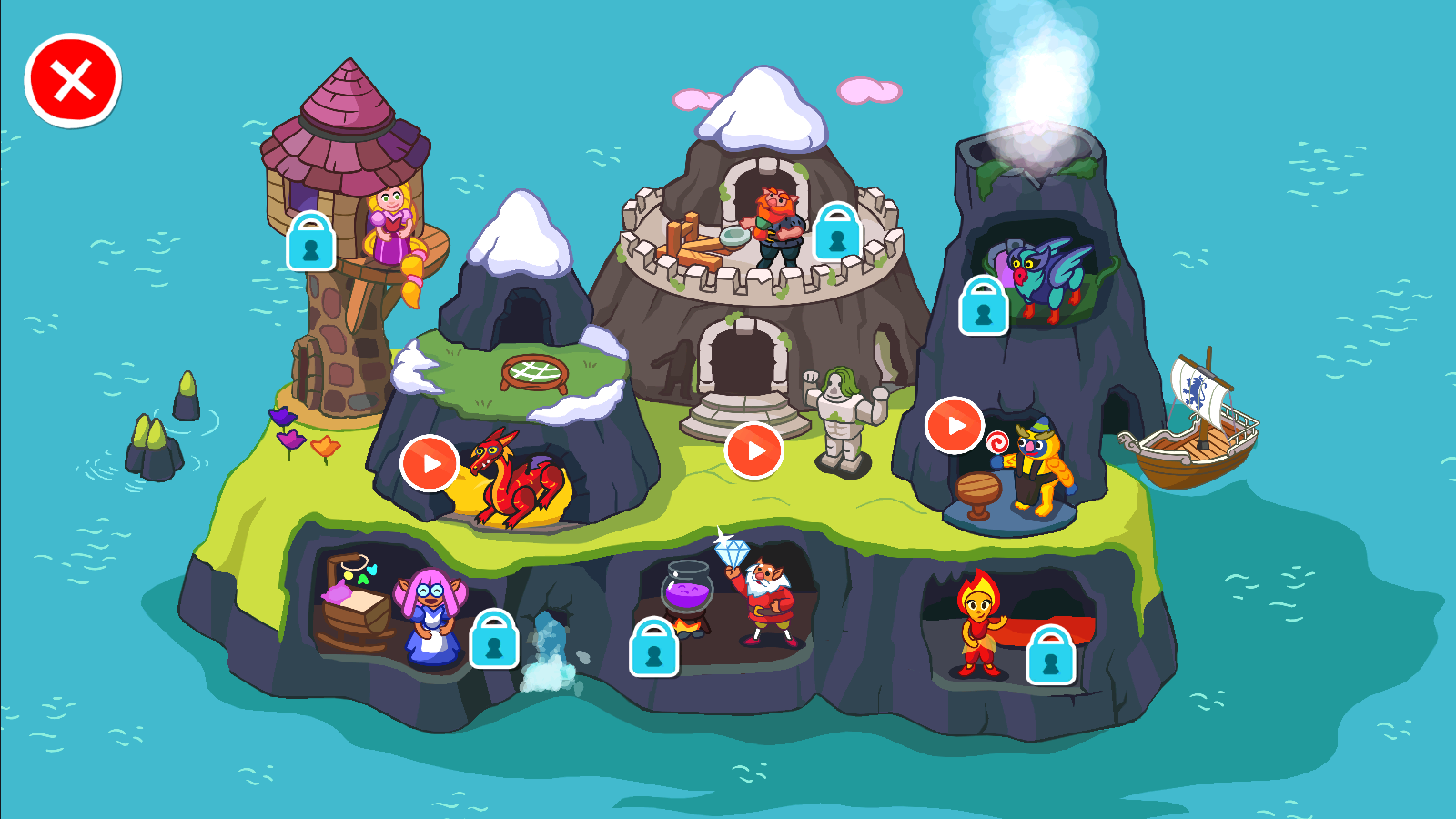The width and height of the screenshot is (1456, 819).
Task: Play the red dragon level
Action: pos(430,463)
